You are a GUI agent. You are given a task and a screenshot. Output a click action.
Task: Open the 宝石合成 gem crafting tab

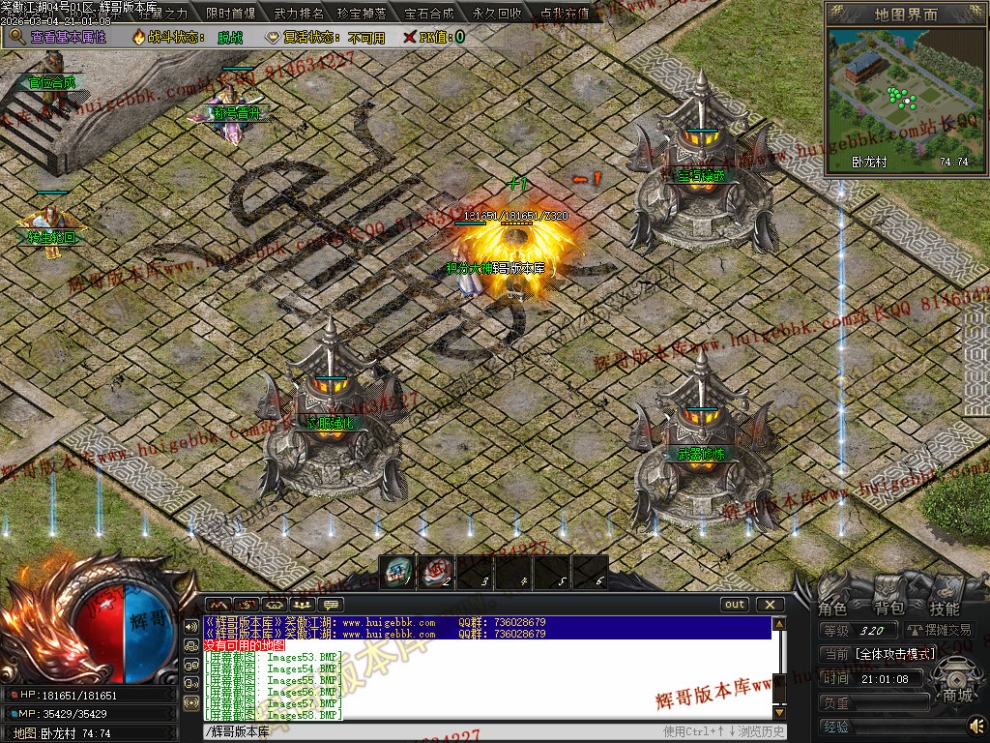429,14
